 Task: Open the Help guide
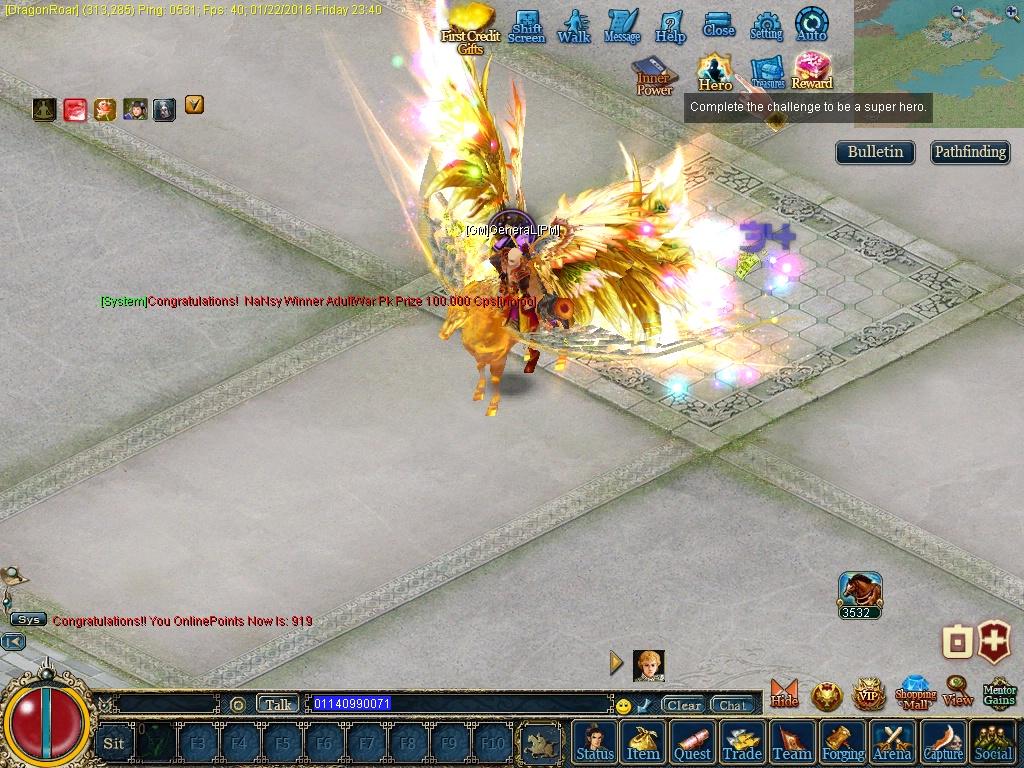click(x=670, y=26)
